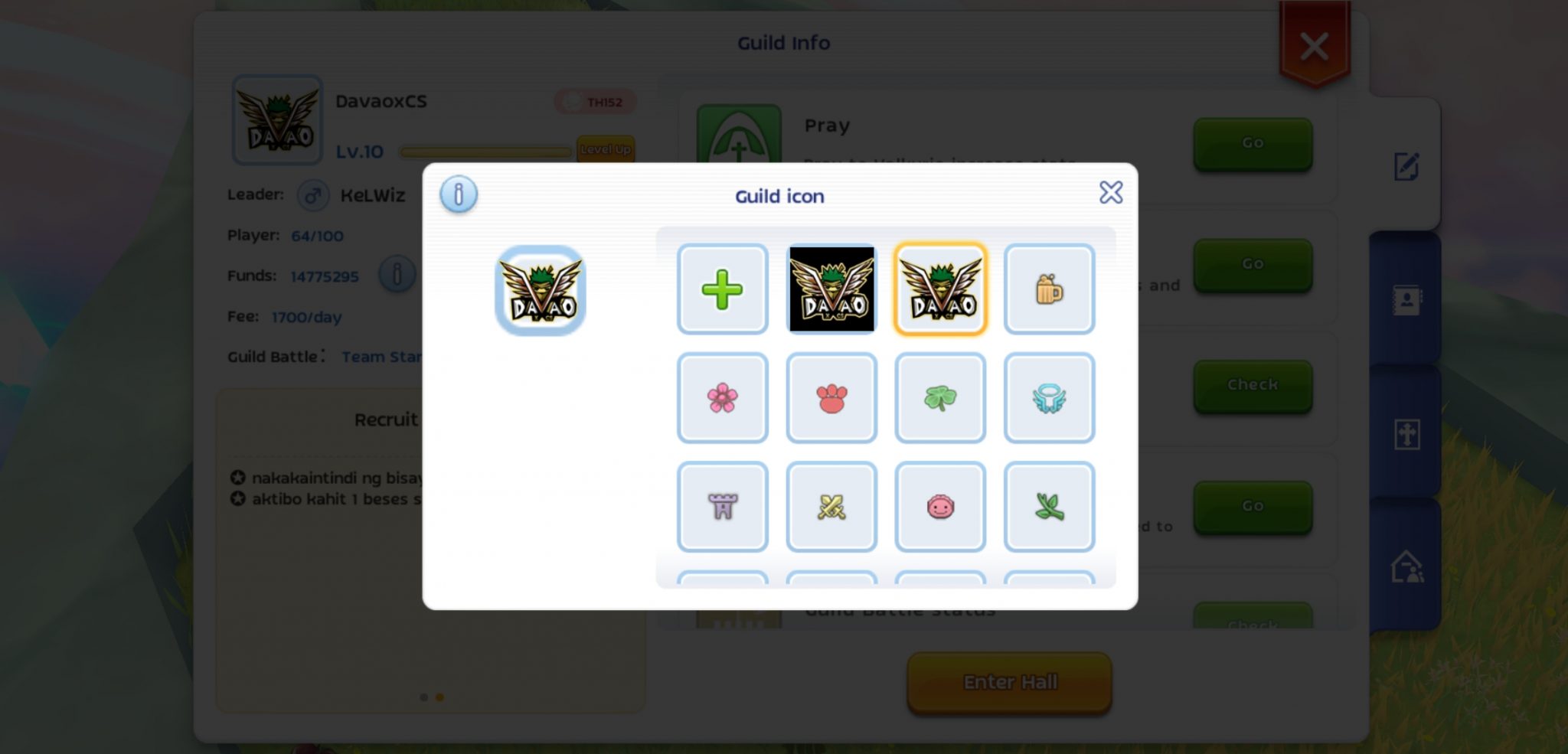Choose the angel wings halo guild icon
Viewport: 1568px width, 754px height.
tap(1050, 397)
